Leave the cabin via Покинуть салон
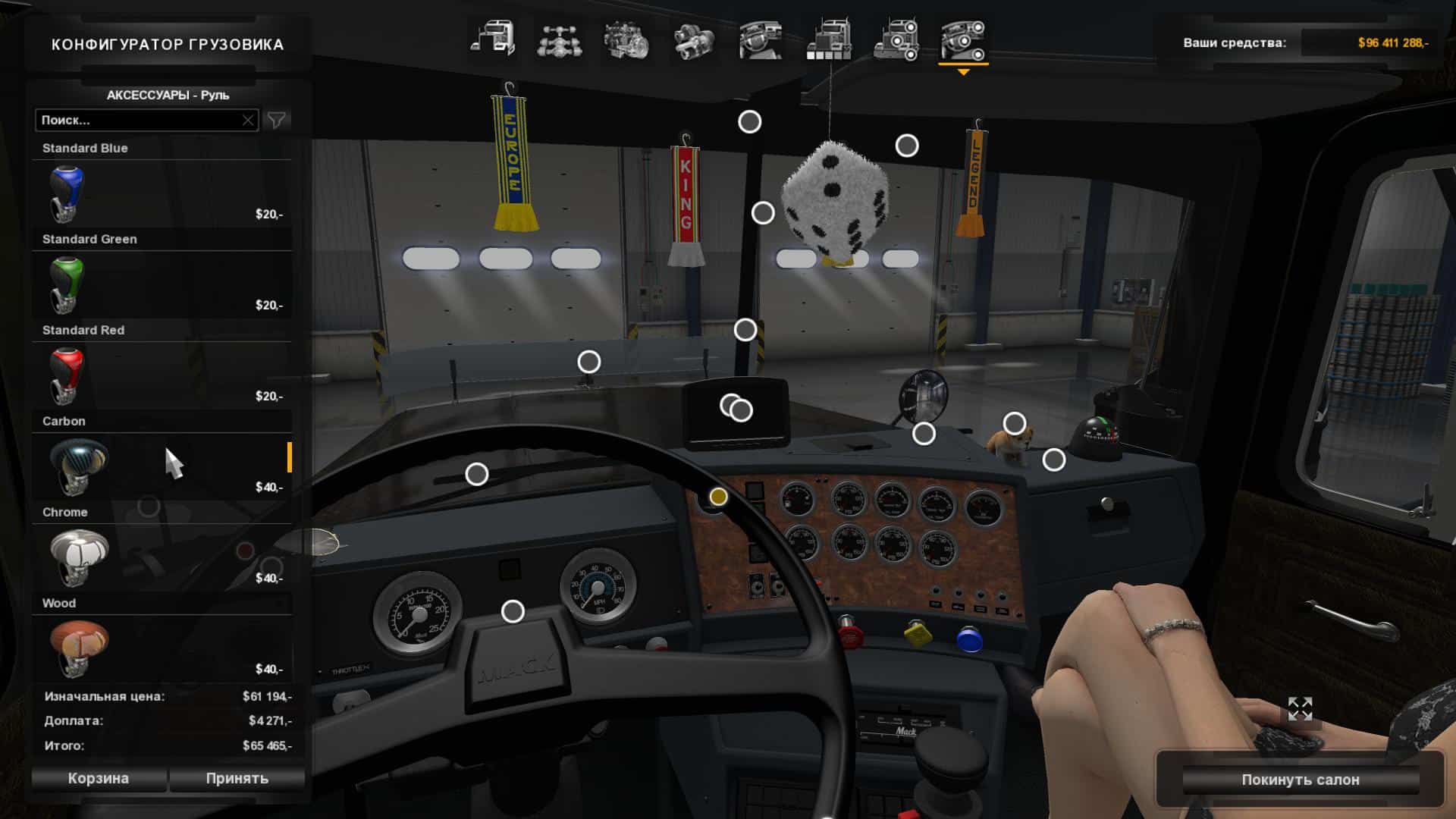 (x=1300, y=780)
